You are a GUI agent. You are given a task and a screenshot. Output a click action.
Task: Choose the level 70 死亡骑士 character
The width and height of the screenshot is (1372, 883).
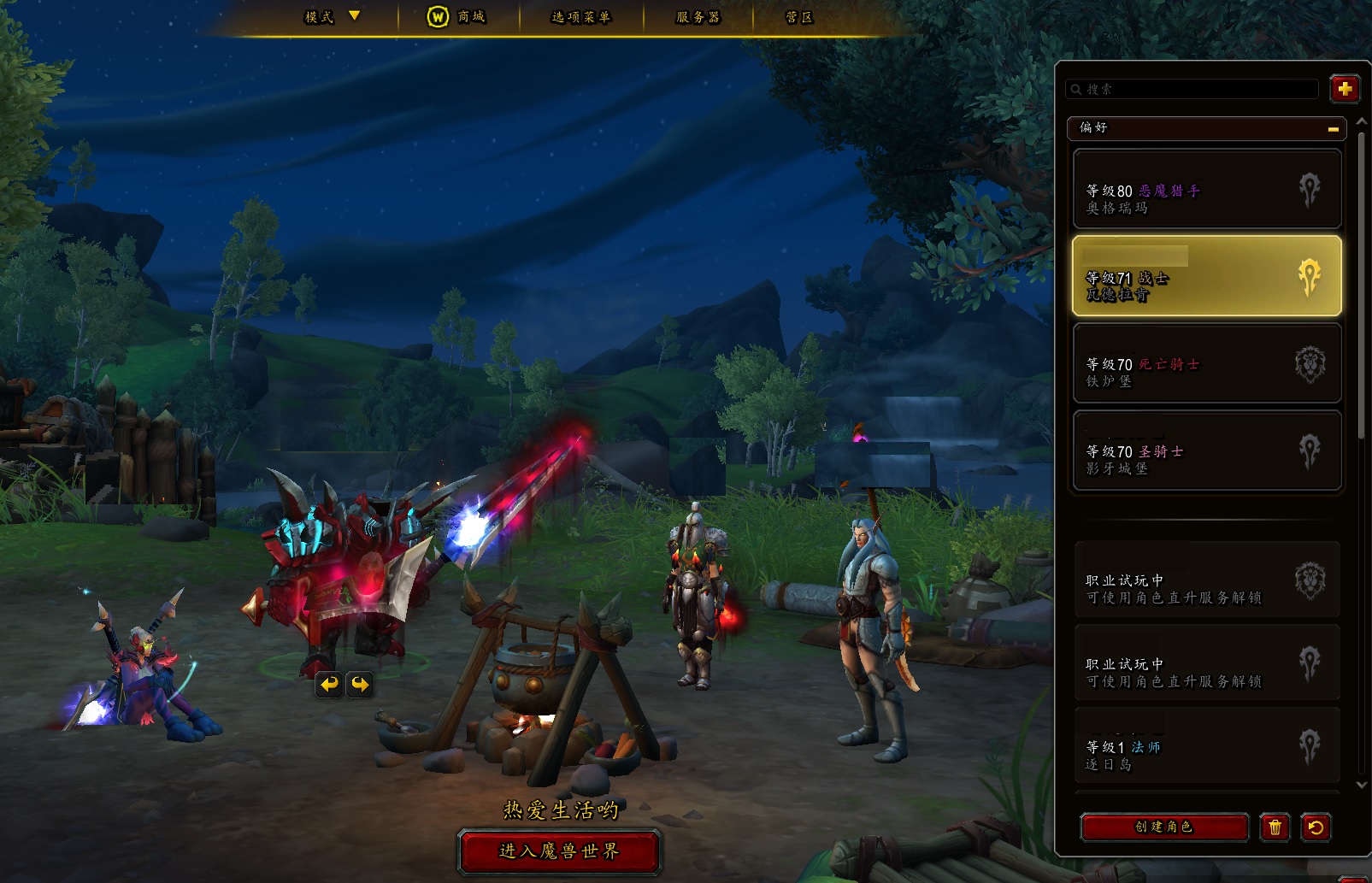pos(1206,364)
